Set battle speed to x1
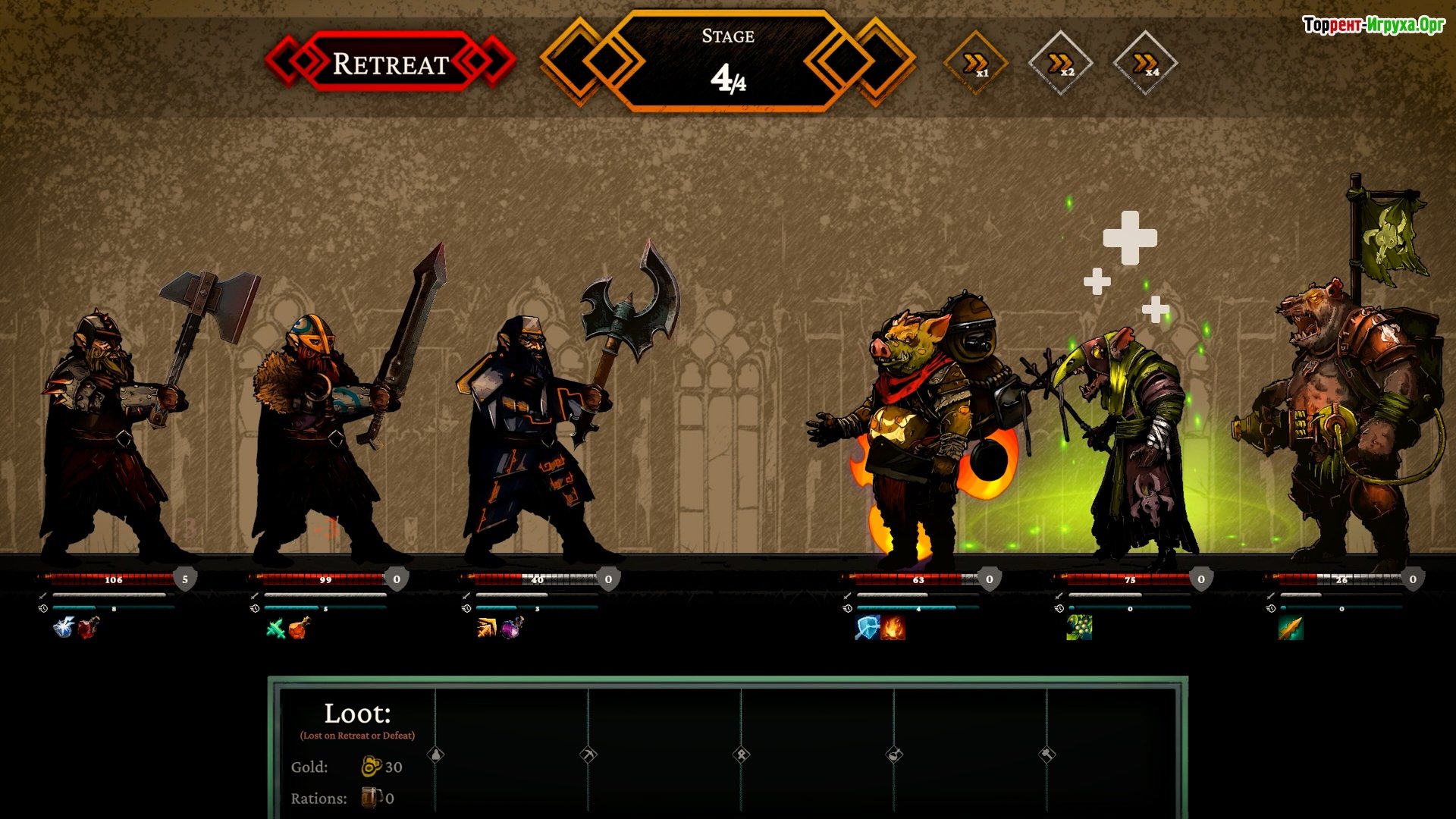The image size is (1456, 819). coord(976,64)
